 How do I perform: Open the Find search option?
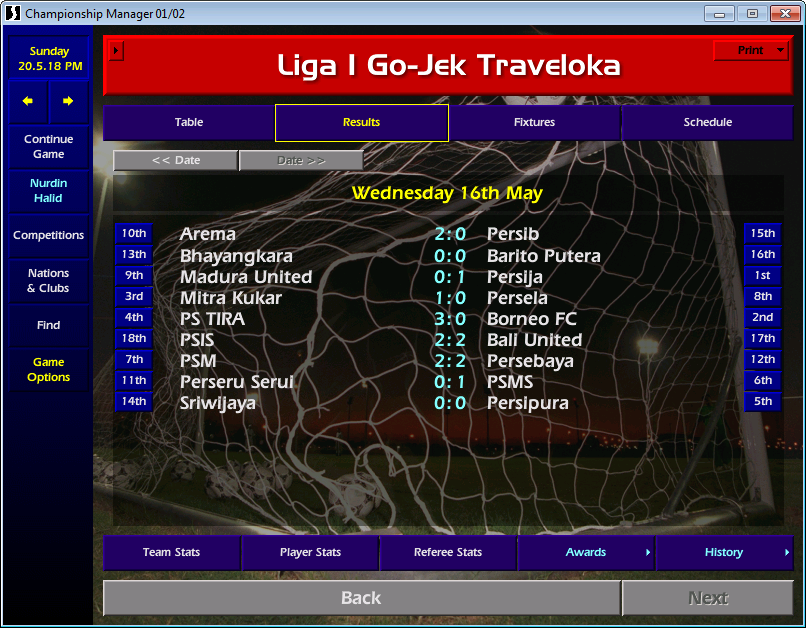(x=48, y=325)
